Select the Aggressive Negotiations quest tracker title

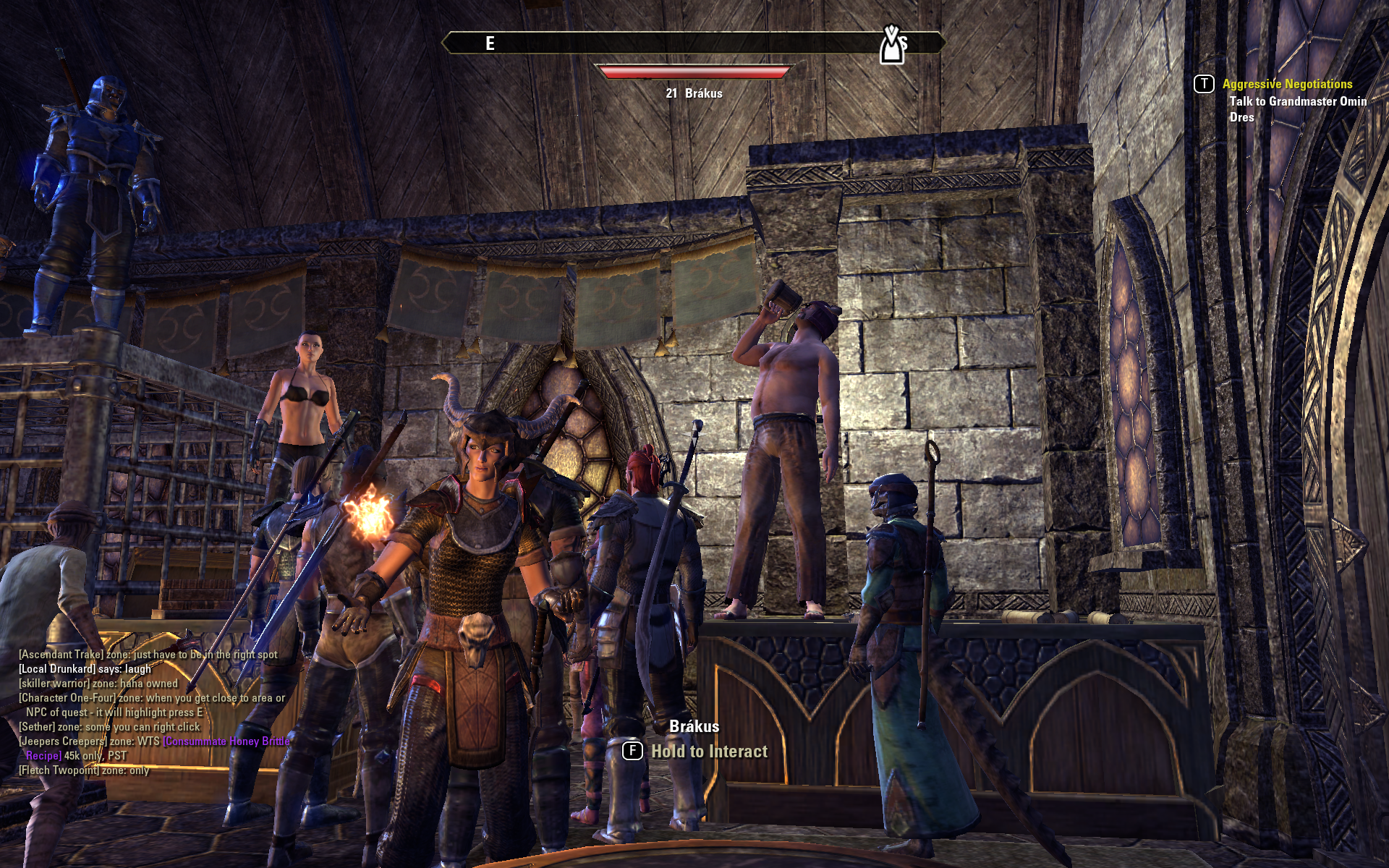(1287, 84)
